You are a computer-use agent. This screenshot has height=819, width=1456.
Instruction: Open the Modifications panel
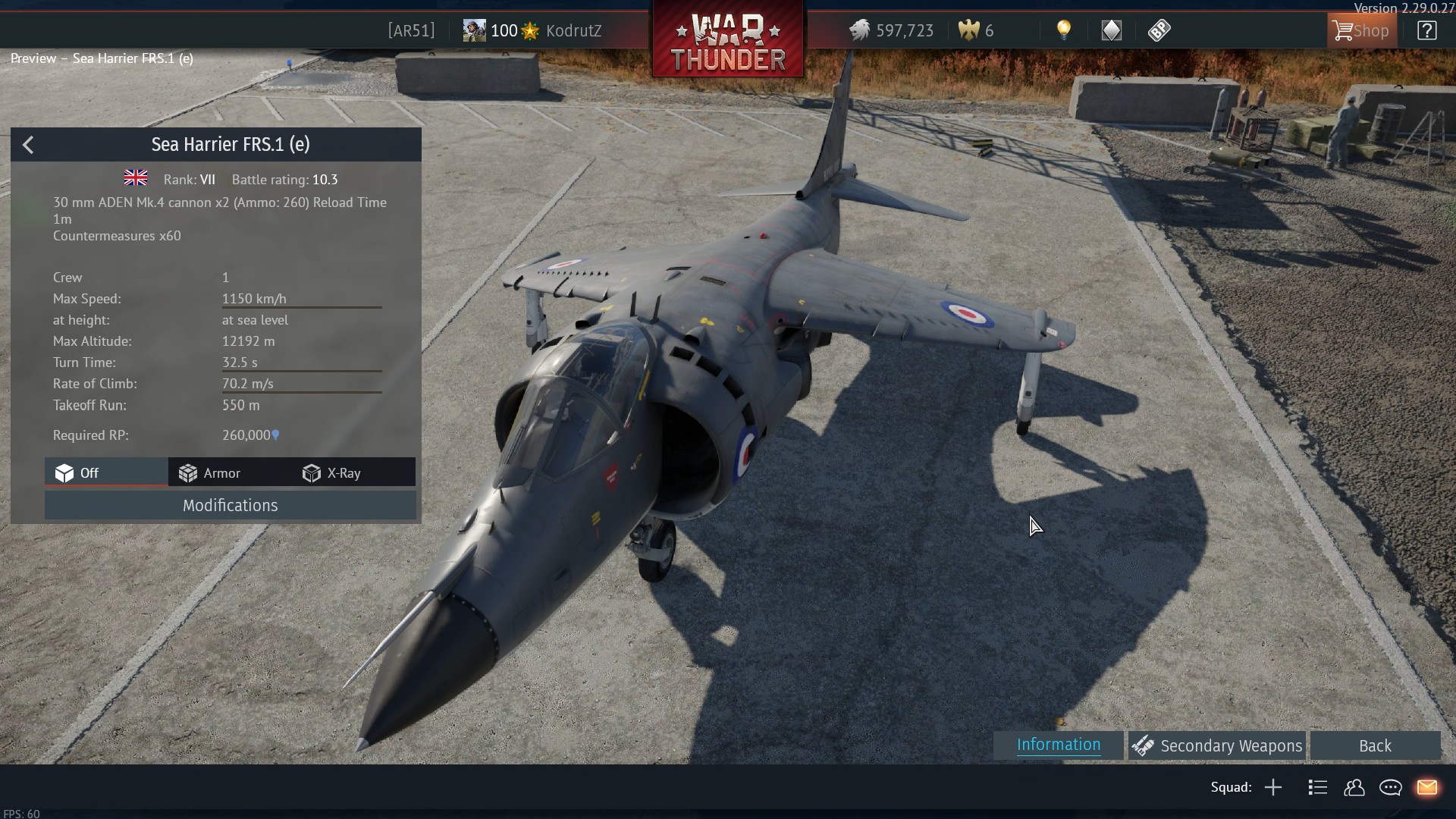(230, 506)
